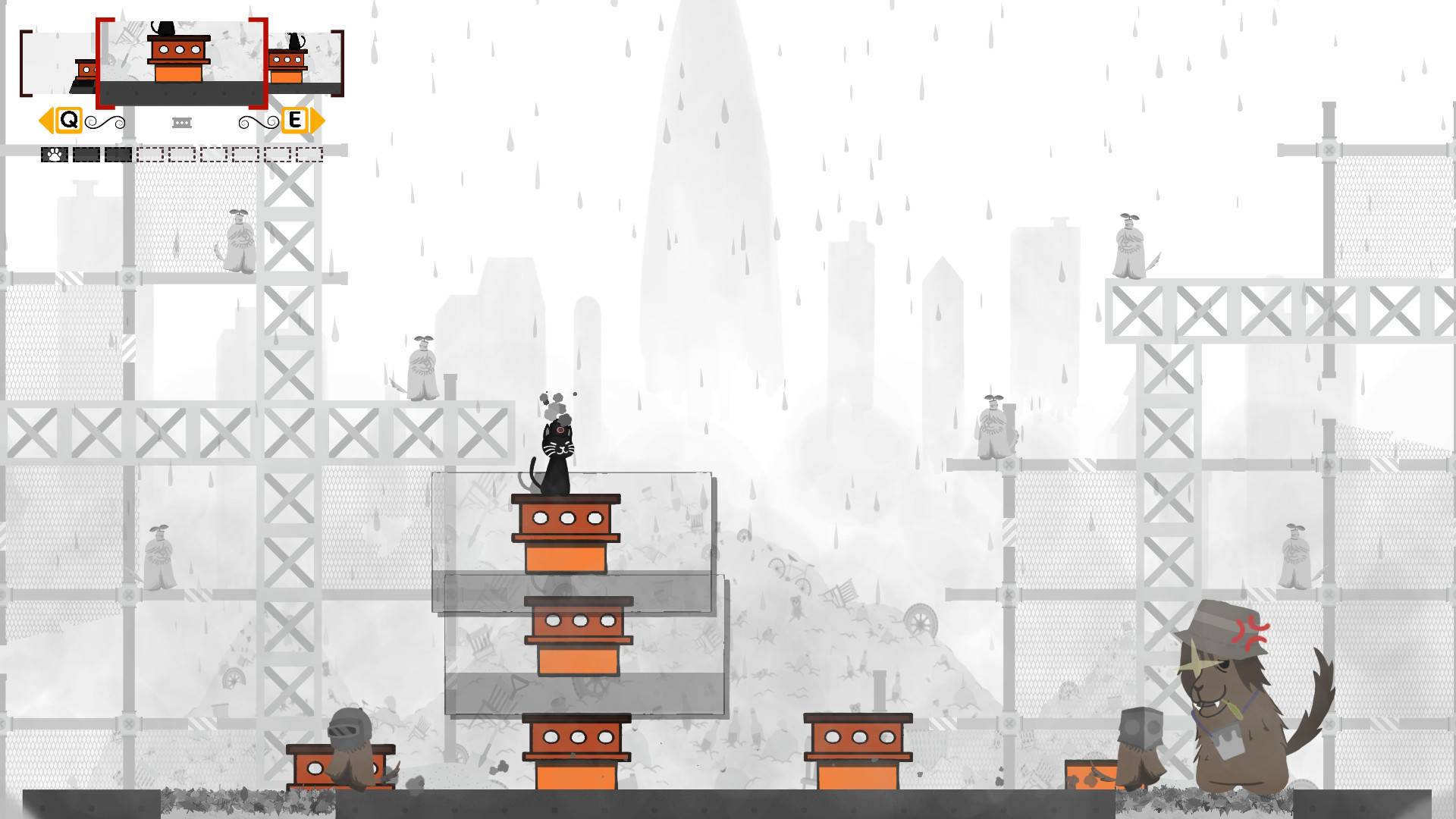
Task: Open the center frame outlined with red brackets
Action: [180, 61]
